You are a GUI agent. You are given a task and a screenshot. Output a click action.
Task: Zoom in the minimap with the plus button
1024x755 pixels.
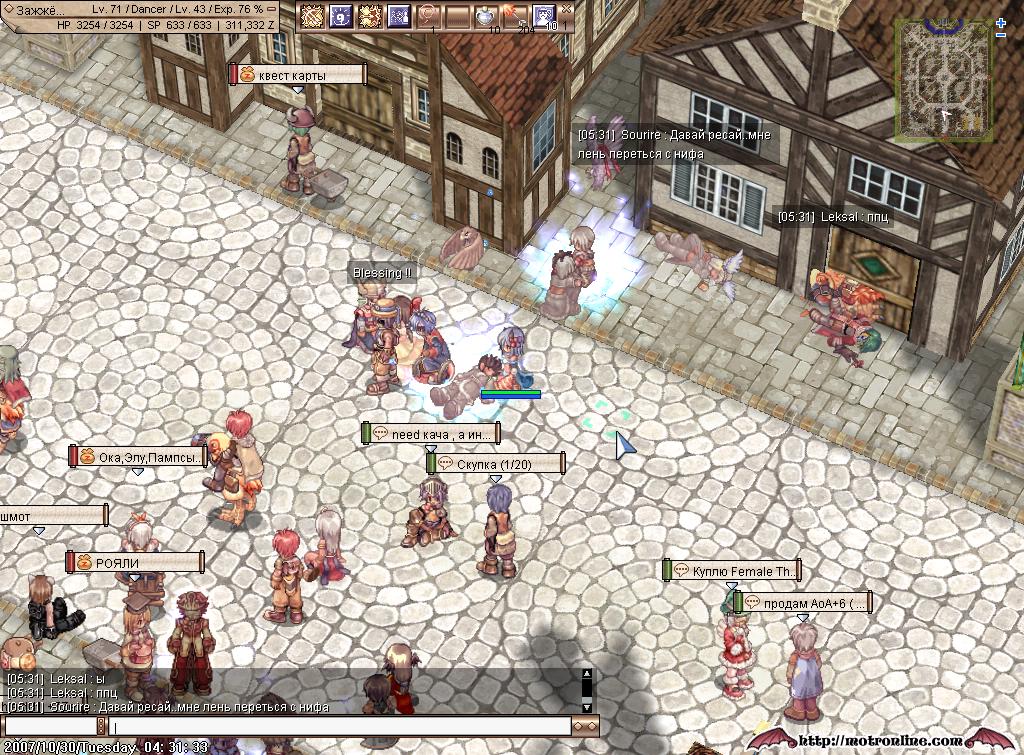click(1001, 23)
